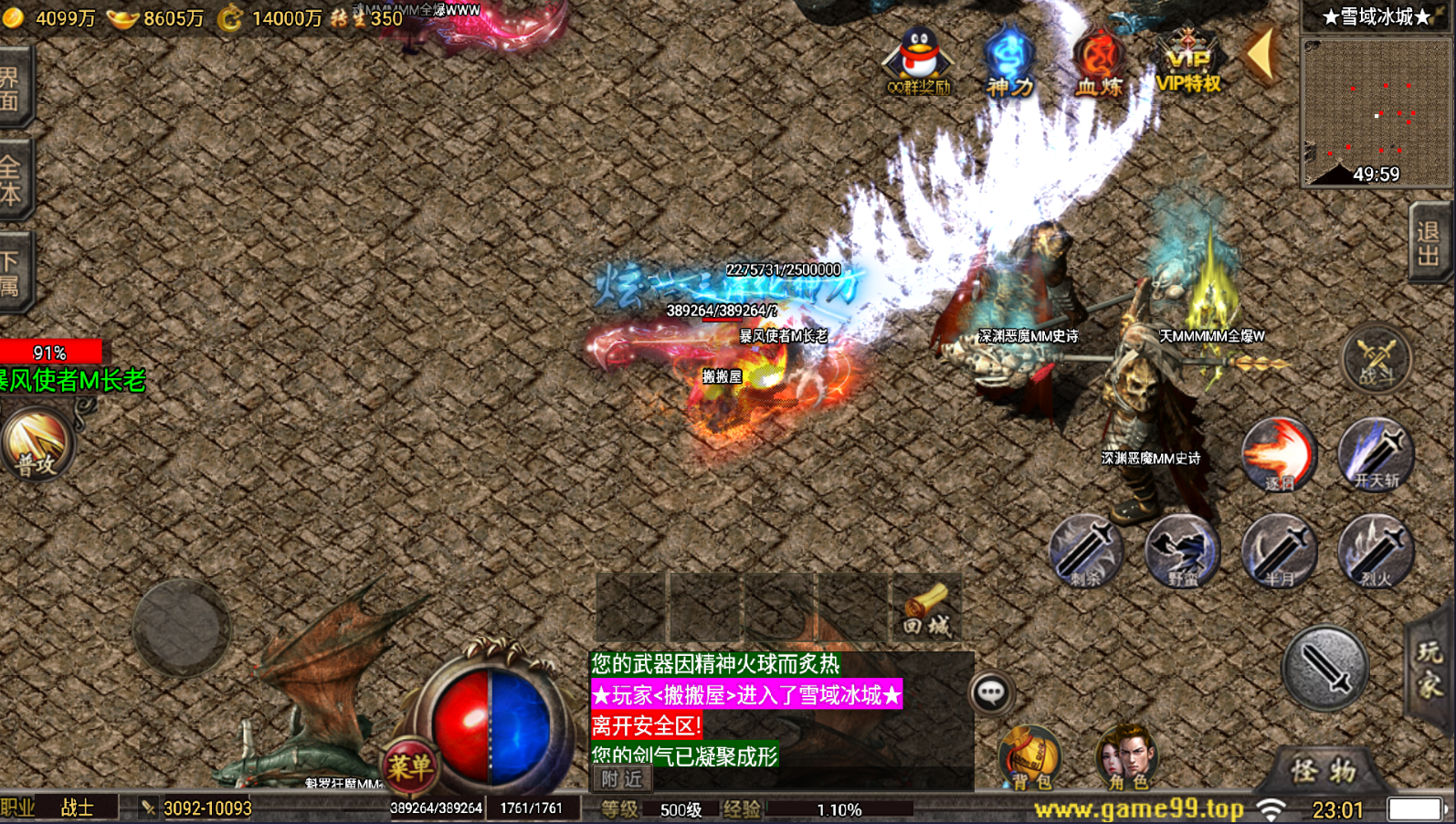Open the 神力 divine power icon
Viewport: 1456px width, 824px height.
1008,61
